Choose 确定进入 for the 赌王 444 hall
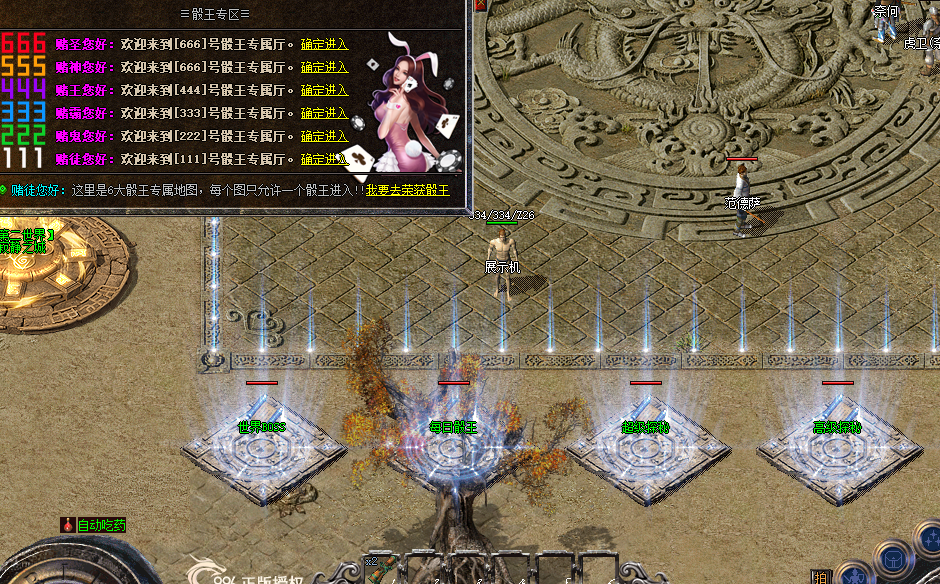The image size is (940, 584). coord(324,90)
